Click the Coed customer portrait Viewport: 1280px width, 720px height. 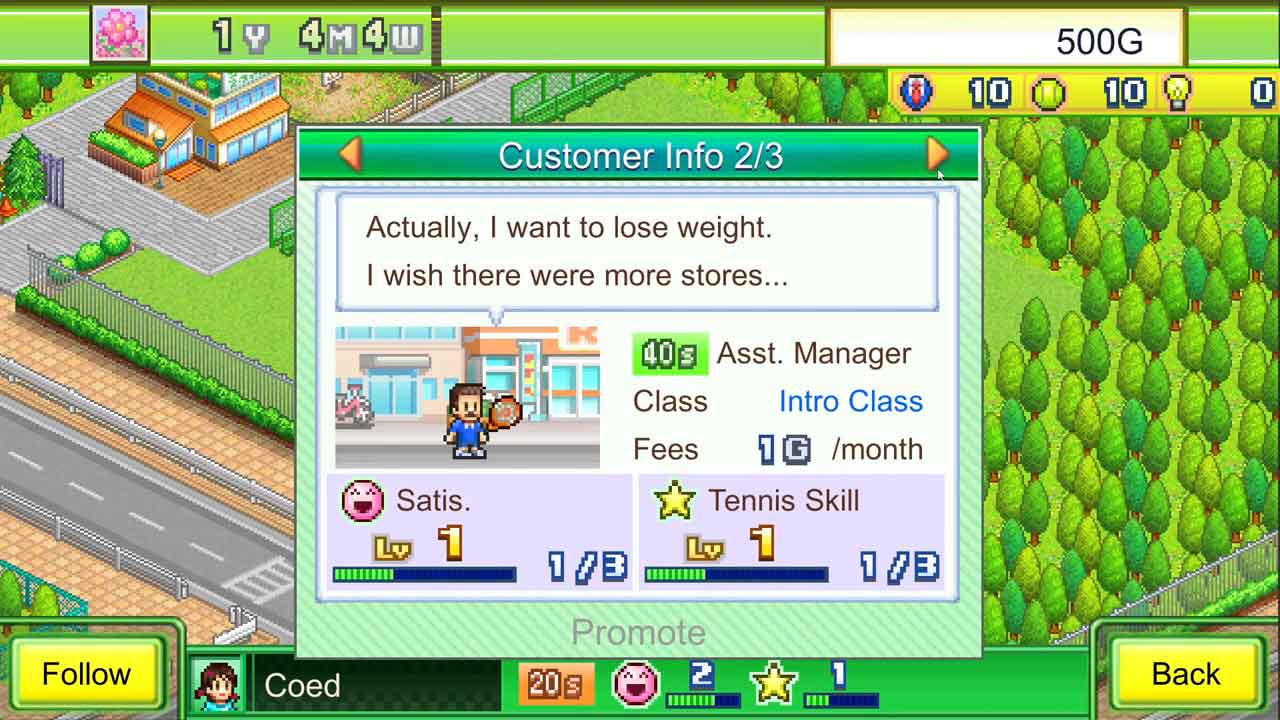pyautogui.click(x=216, y=684)
